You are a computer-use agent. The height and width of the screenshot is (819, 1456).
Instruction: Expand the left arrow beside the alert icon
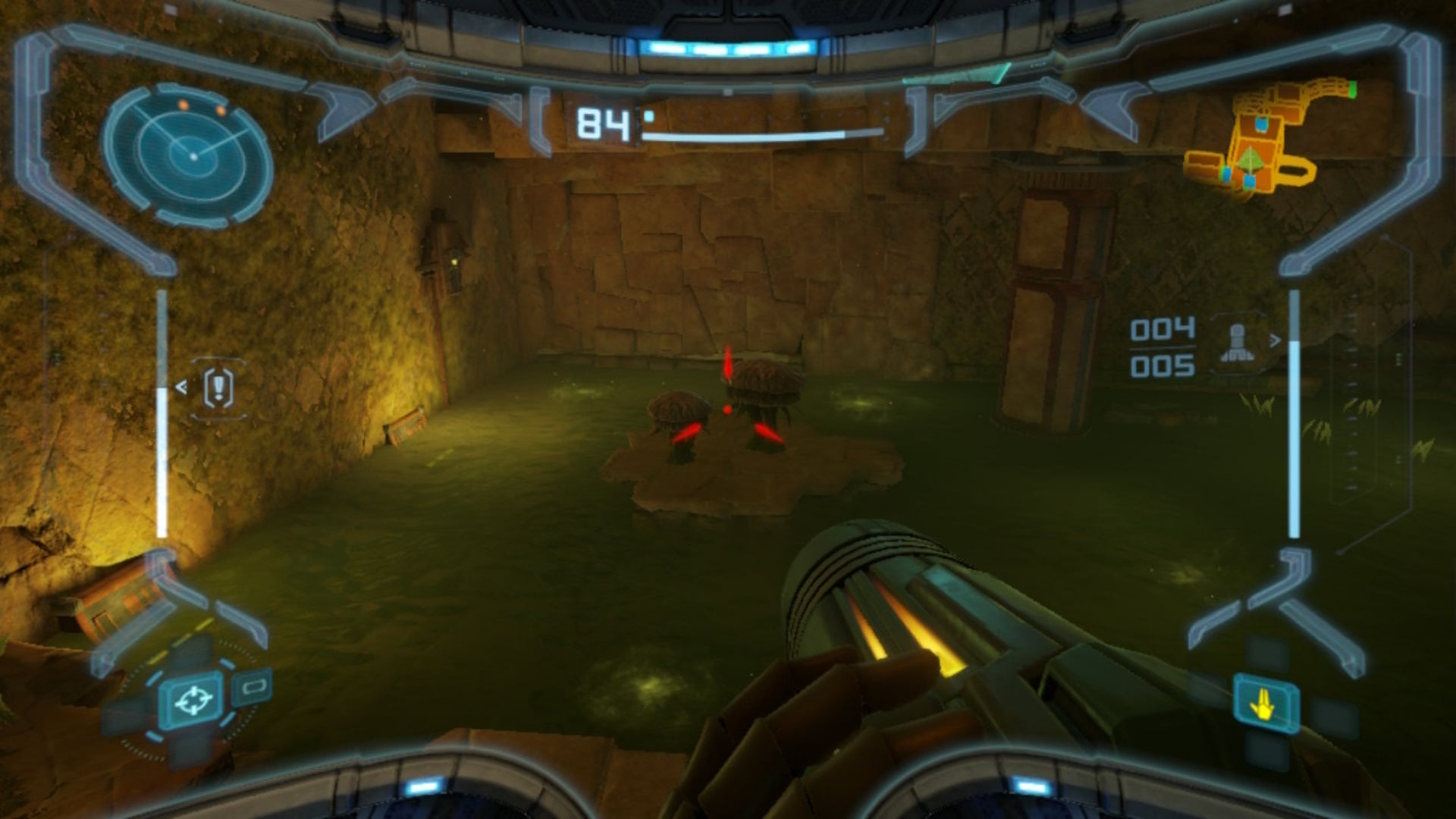[x=181, y=387]
